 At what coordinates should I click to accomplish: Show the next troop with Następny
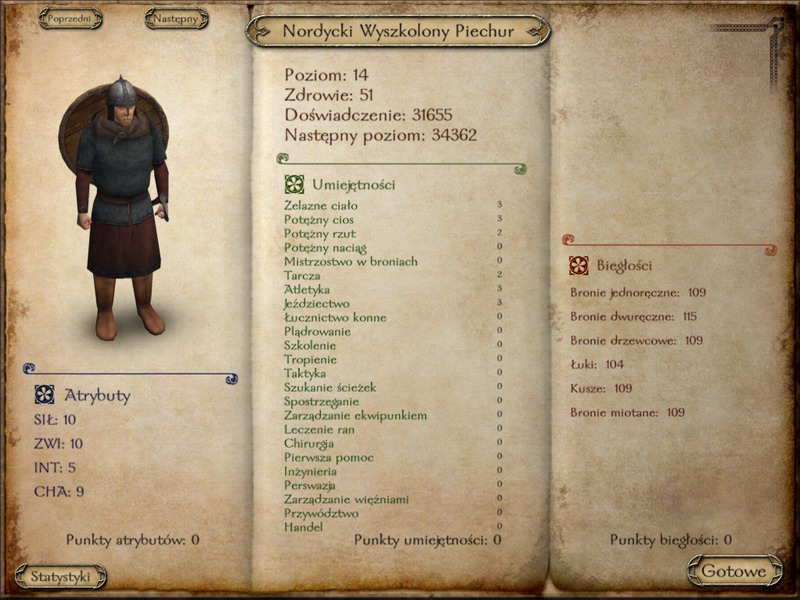[x=176, y=19]
